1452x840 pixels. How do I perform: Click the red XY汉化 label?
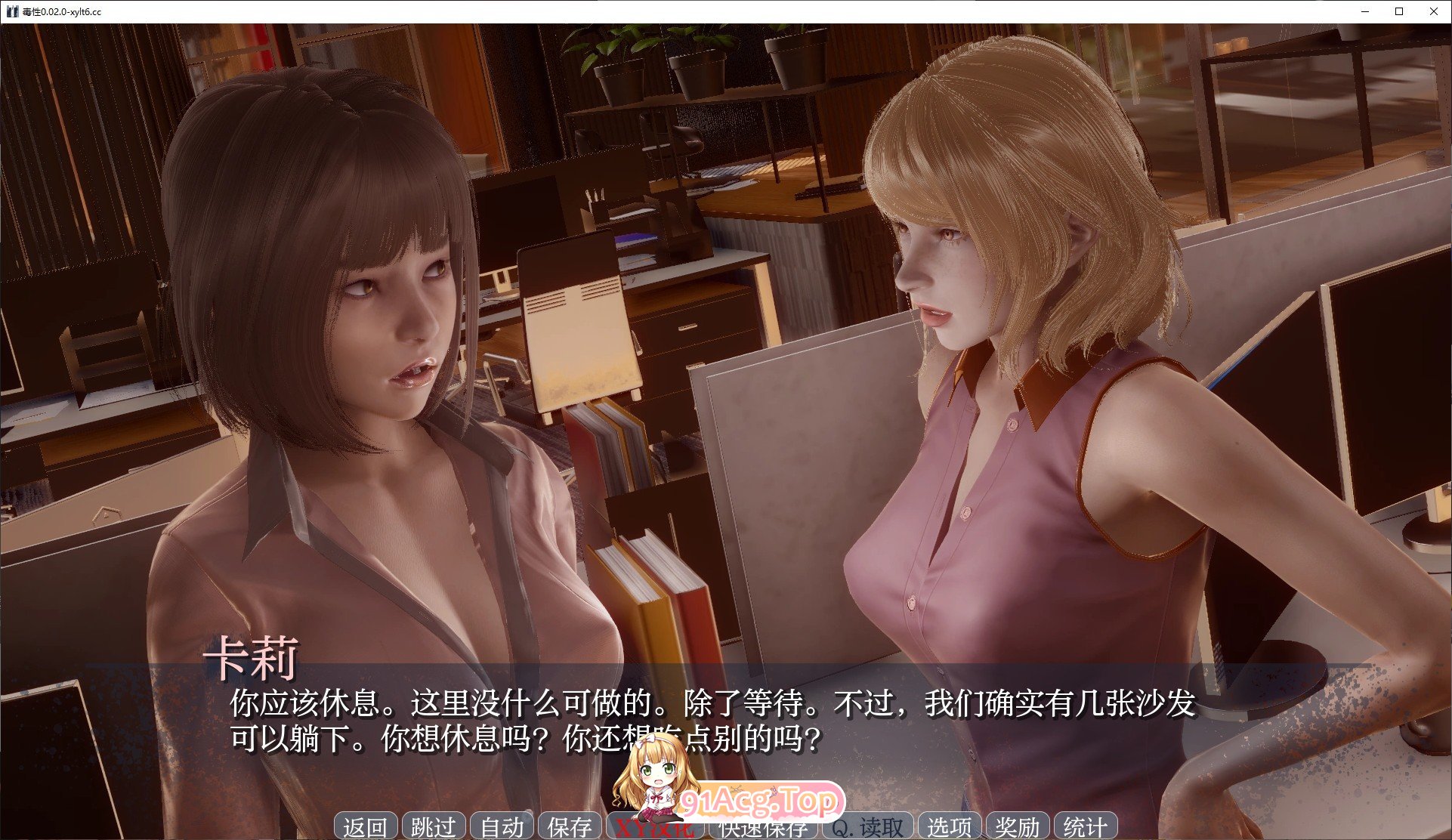tap(656, 826)
